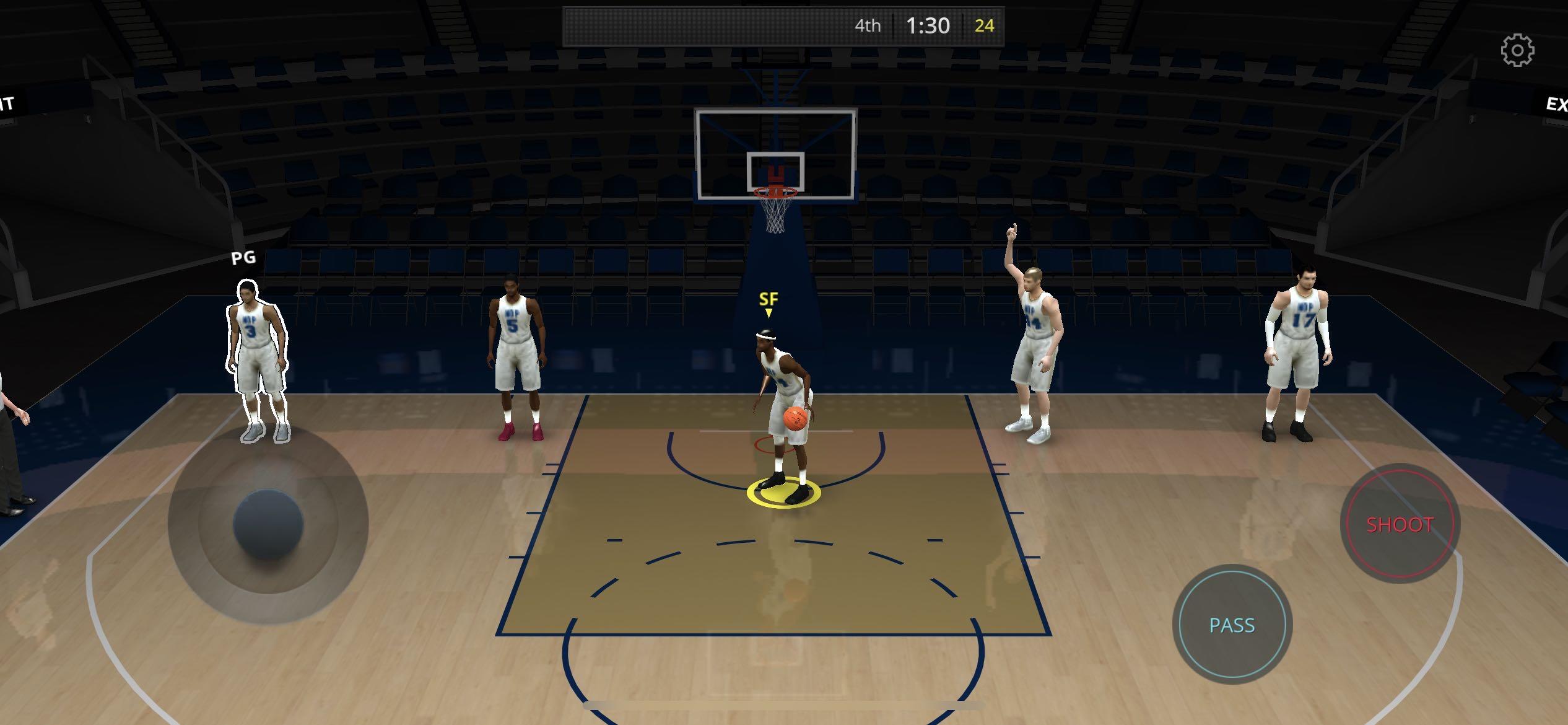Tap the 4th quarter indicator on scoreboard

(x=869, y=26)
